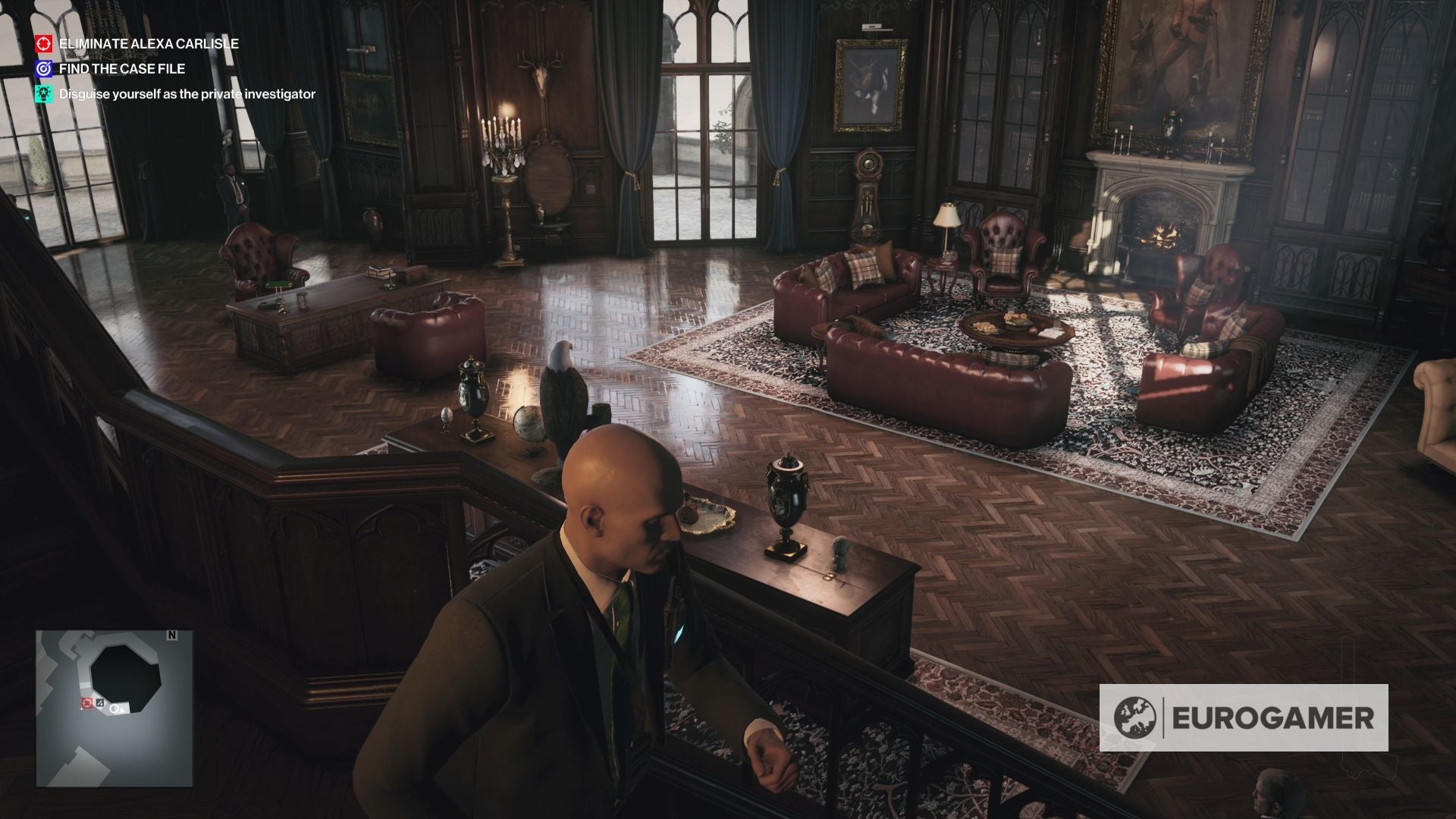Click the stairs icon on the minimap

click(100, 702)
